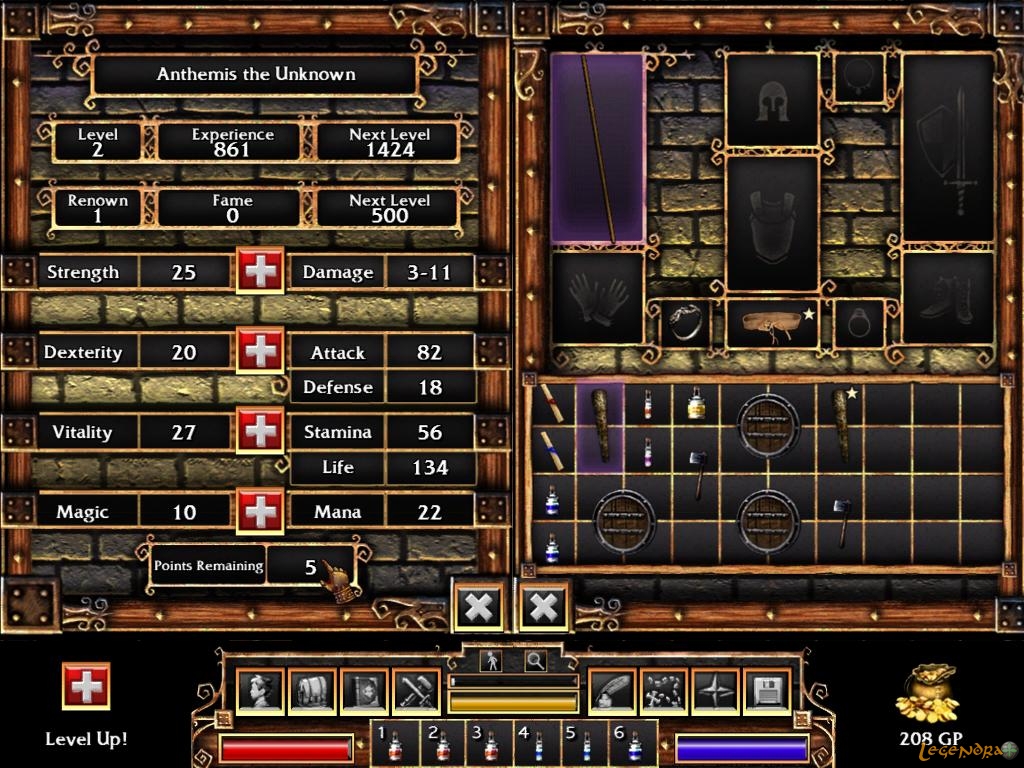Open the floppy disk save menu
The image size is (1024, 768).
tap(767, 691)
